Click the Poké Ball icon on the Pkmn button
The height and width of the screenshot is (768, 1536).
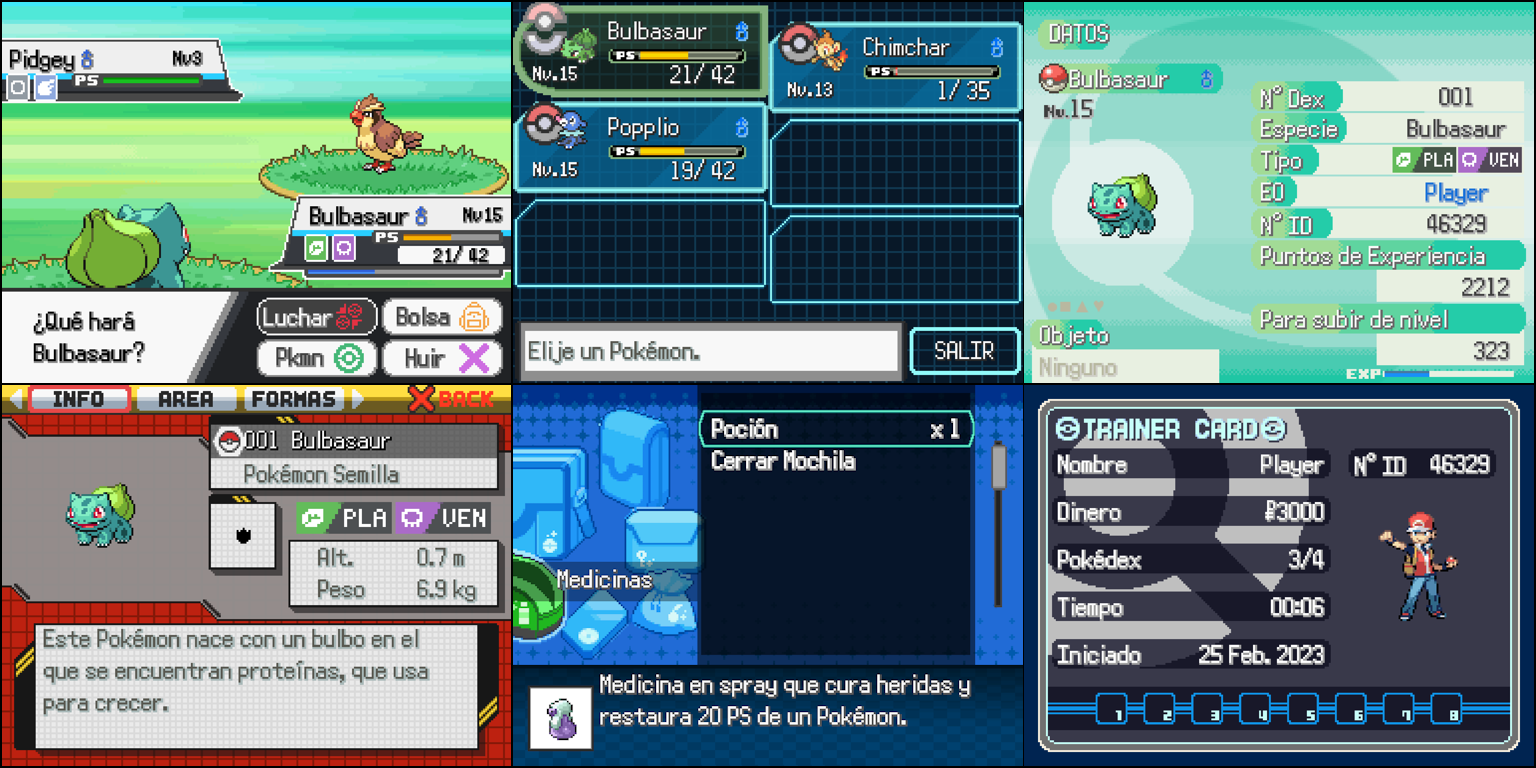point(348,358)
